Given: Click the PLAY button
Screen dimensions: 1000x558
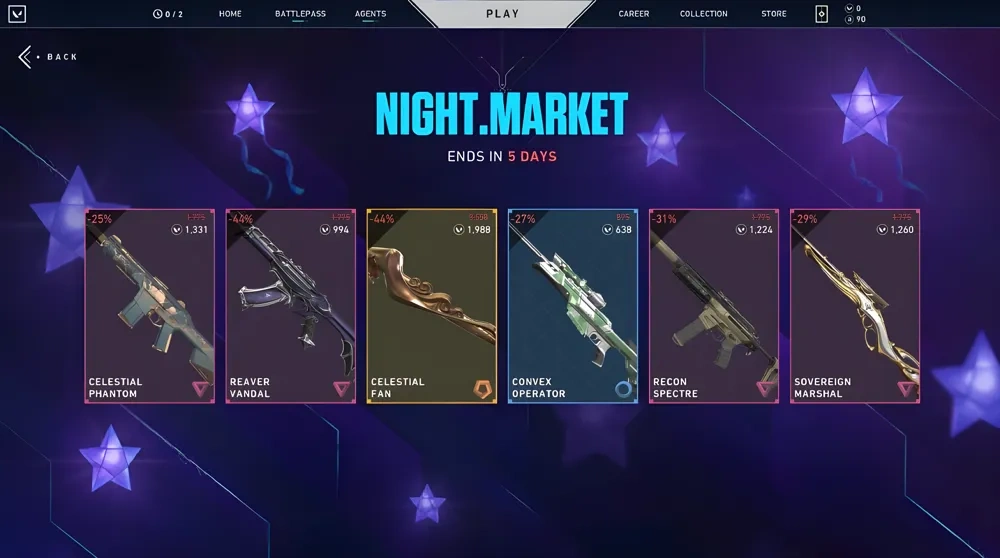Looking at the screenshot, I should [502, 14].
